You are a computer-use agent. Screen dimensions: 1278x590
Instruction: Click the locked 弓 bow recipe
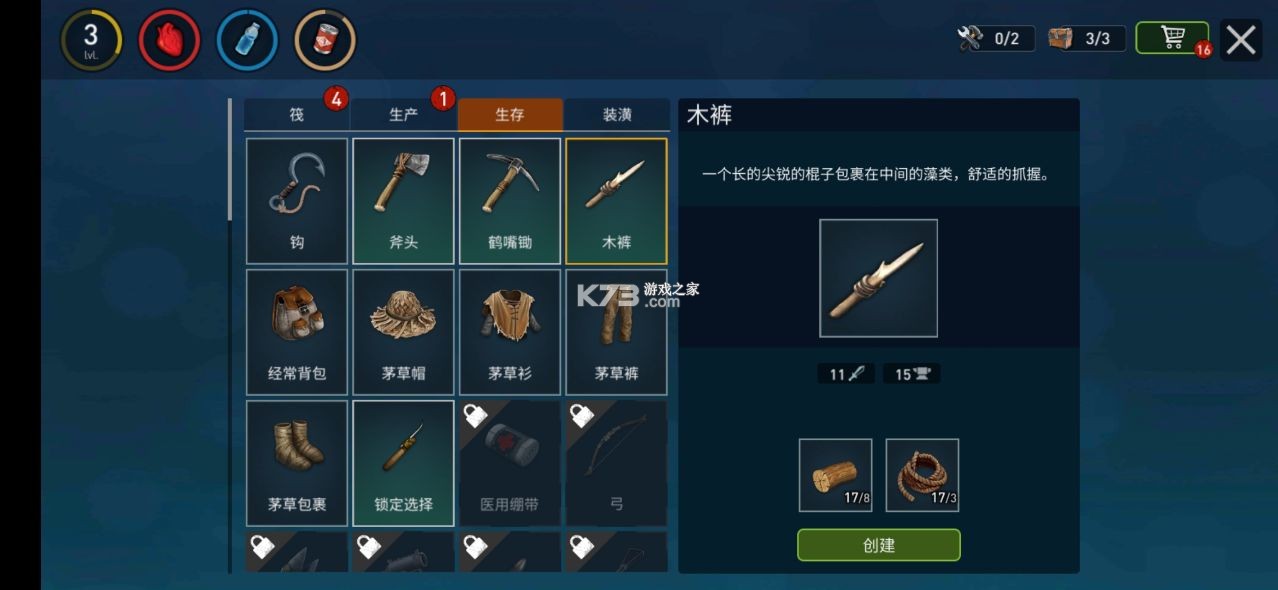click(616, 462)
